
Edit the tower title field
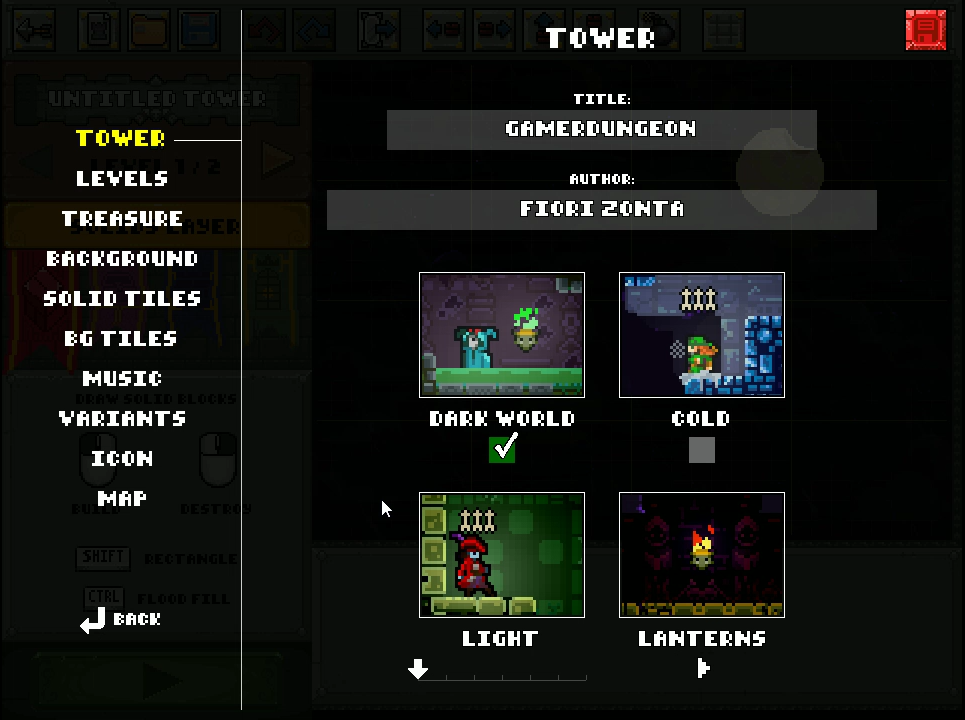[x=601, y=130]
